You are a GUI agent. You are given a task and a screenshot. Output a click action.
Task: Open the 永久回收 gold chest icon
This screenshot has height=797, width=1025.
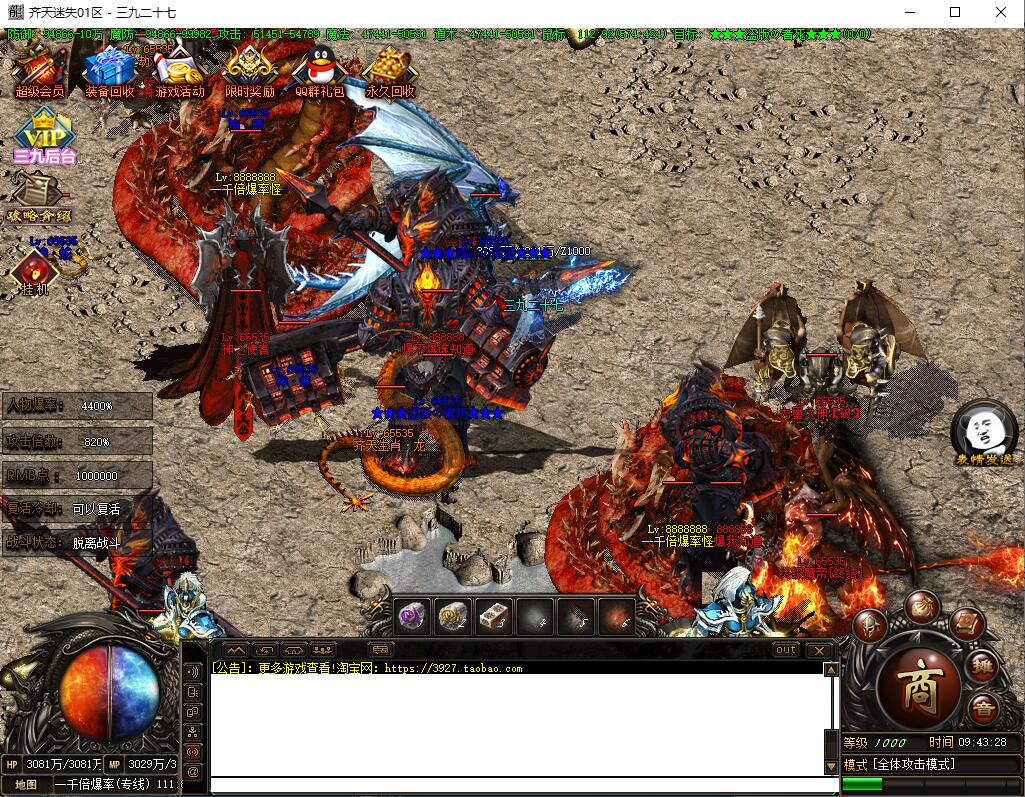(x=389, y=72)
